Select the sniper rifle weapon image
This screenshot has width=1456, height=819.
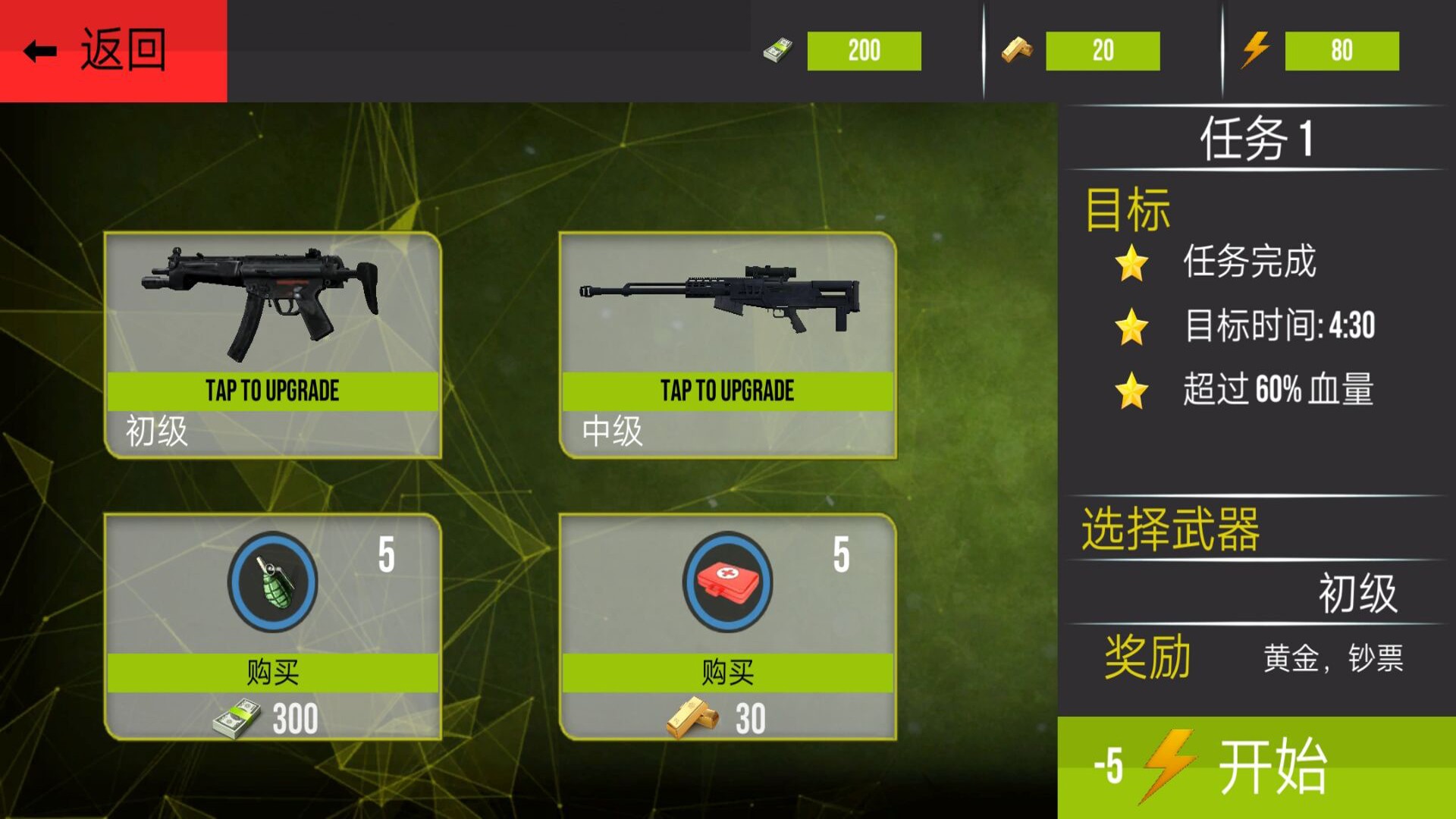click(x=720, y=300)
